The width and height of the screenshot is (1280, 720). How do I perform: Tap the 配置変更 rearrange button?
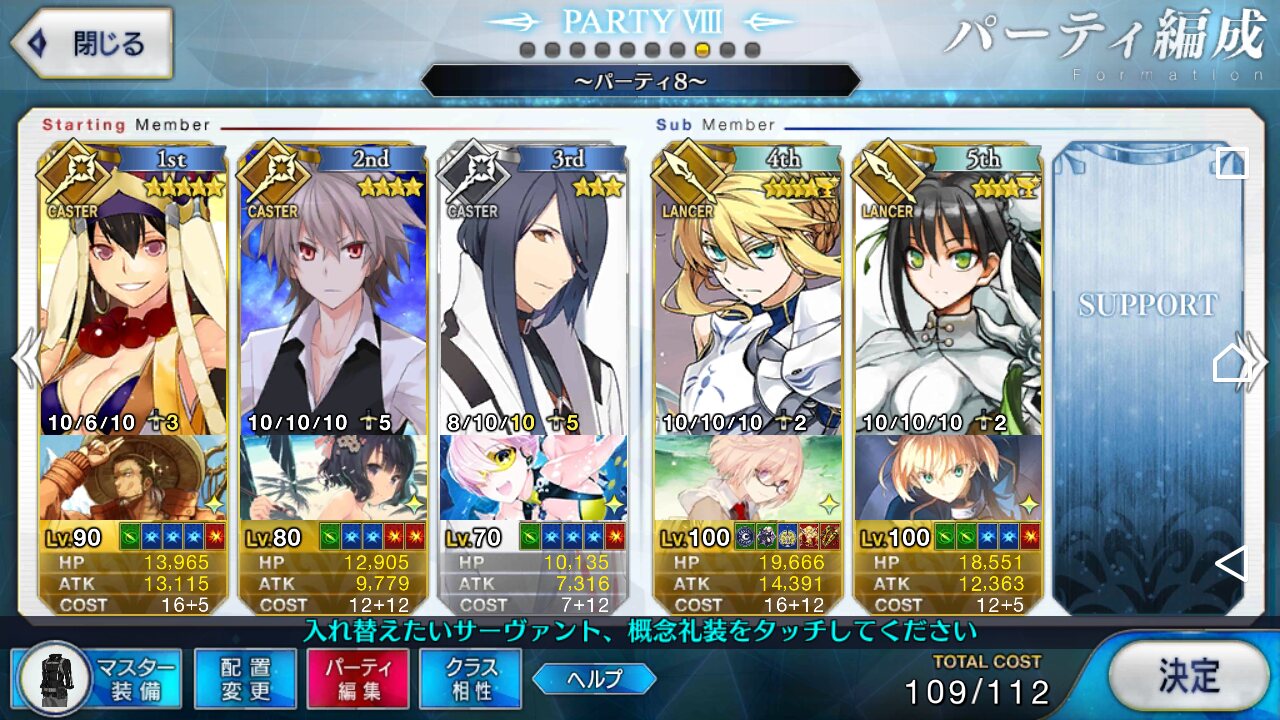coord(245,680)
